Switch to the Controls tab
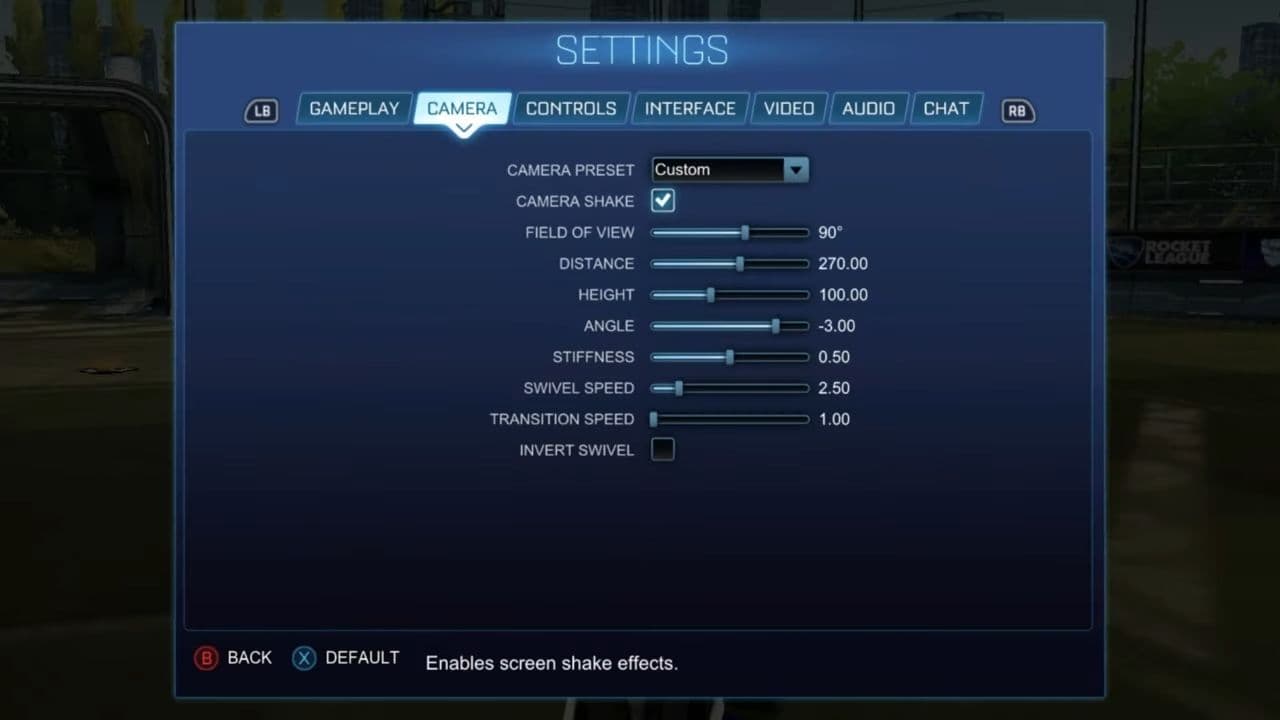1280x720 pixels. 571,108
